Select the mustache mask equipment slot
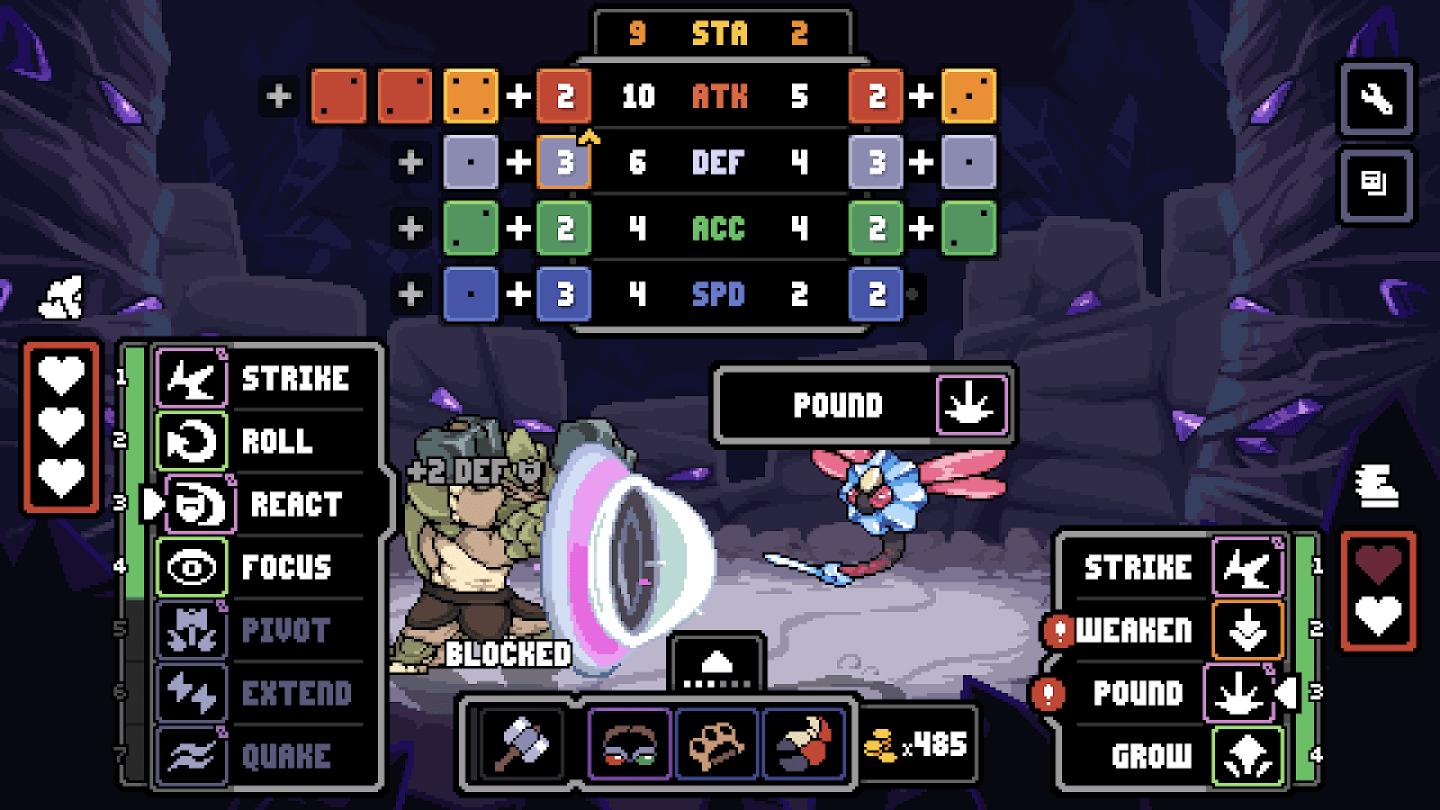Image resolution: width=1440 pixels, height=810 pixels. 630,744
